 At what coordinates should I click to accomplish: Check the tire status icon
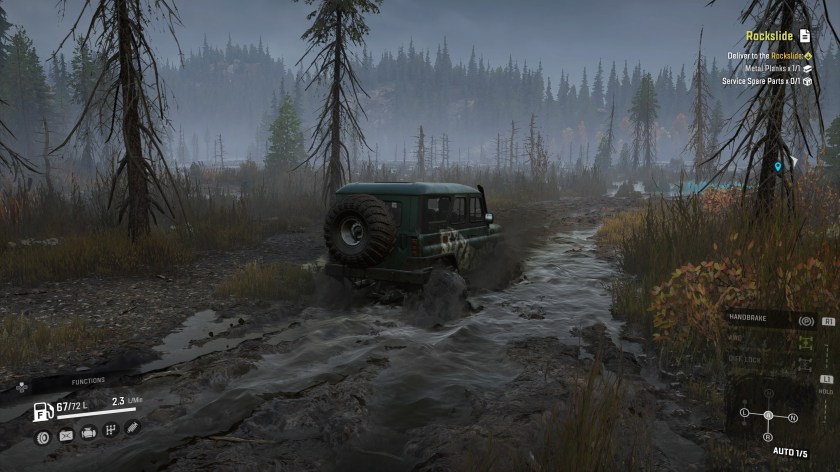43,436
